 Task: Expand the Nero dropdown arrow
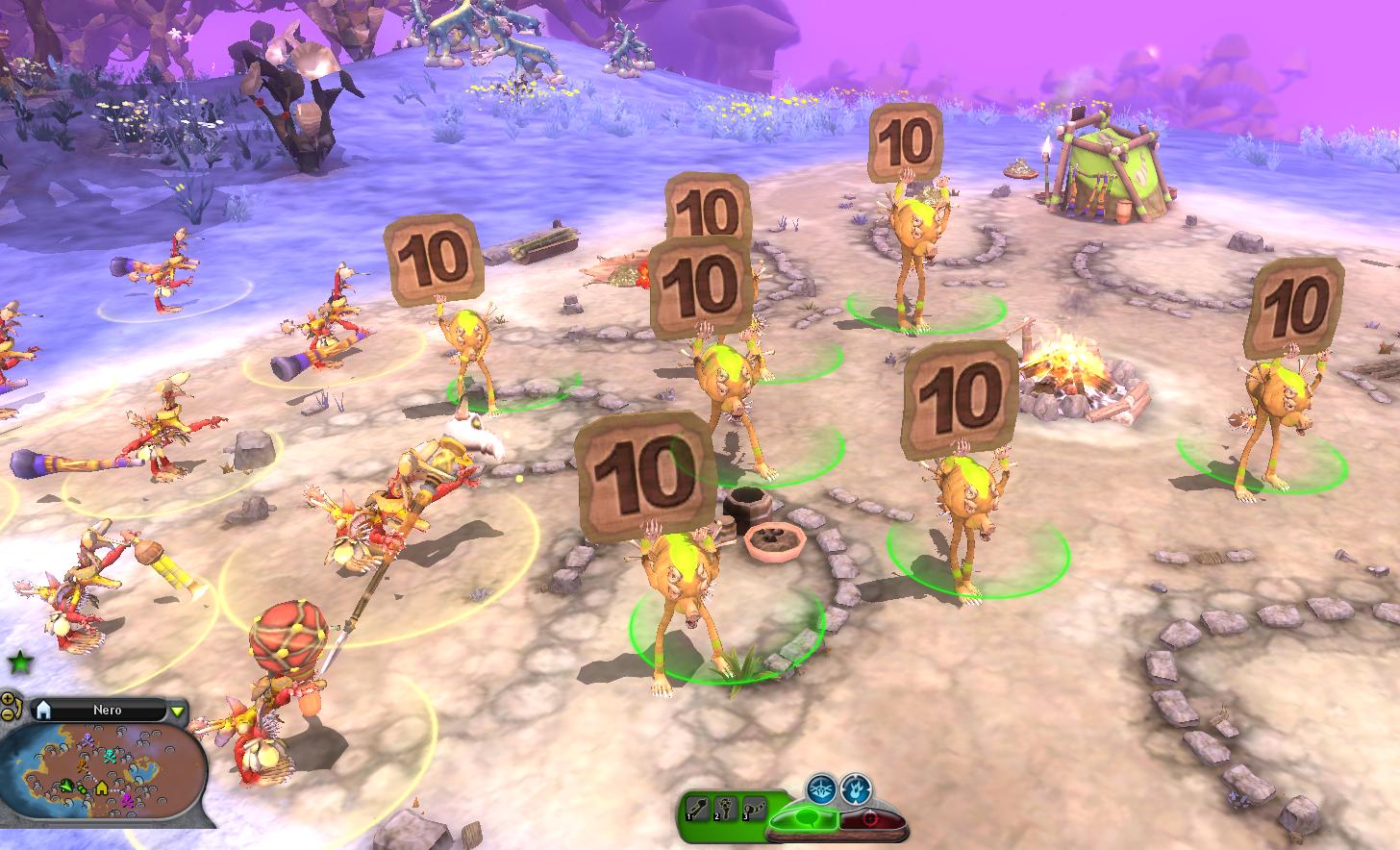click(x=177, y=712)
